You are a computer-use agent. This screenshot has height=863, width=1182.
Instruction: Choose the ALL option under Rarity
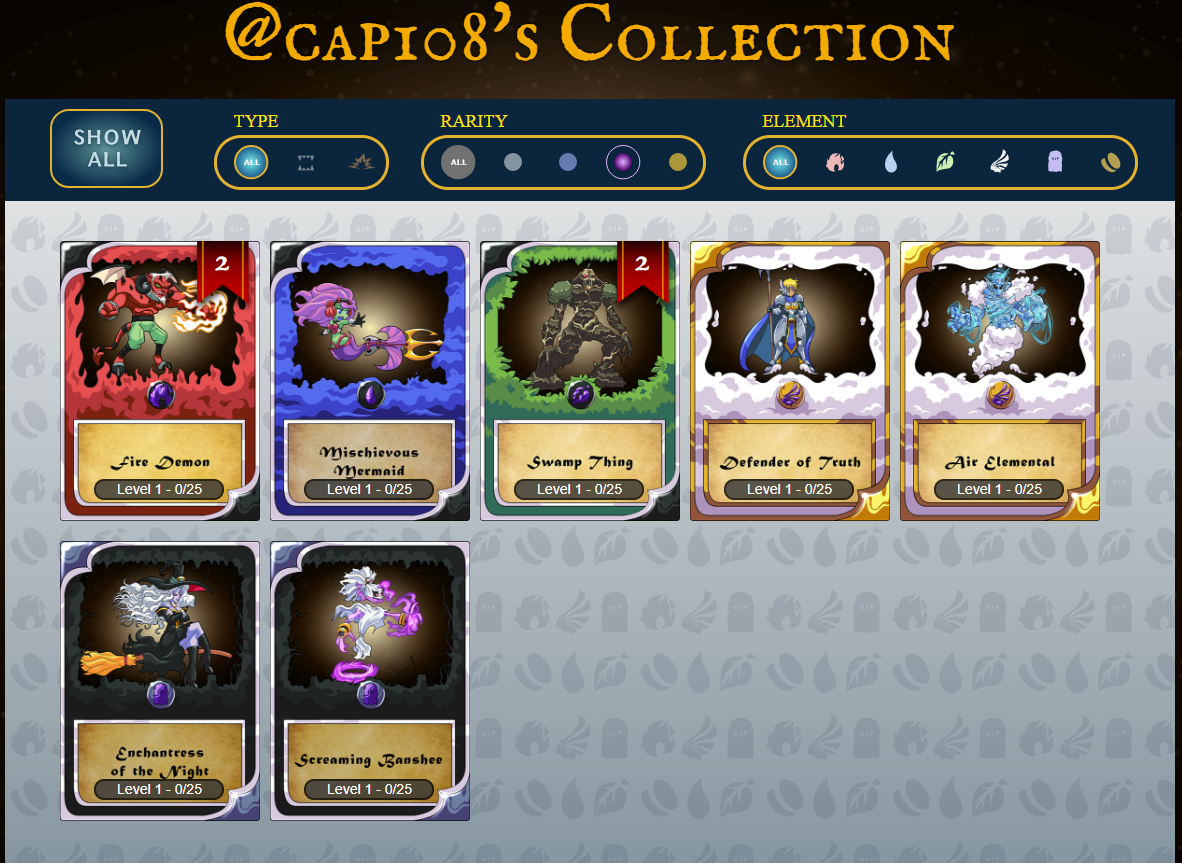click(458, 162)
